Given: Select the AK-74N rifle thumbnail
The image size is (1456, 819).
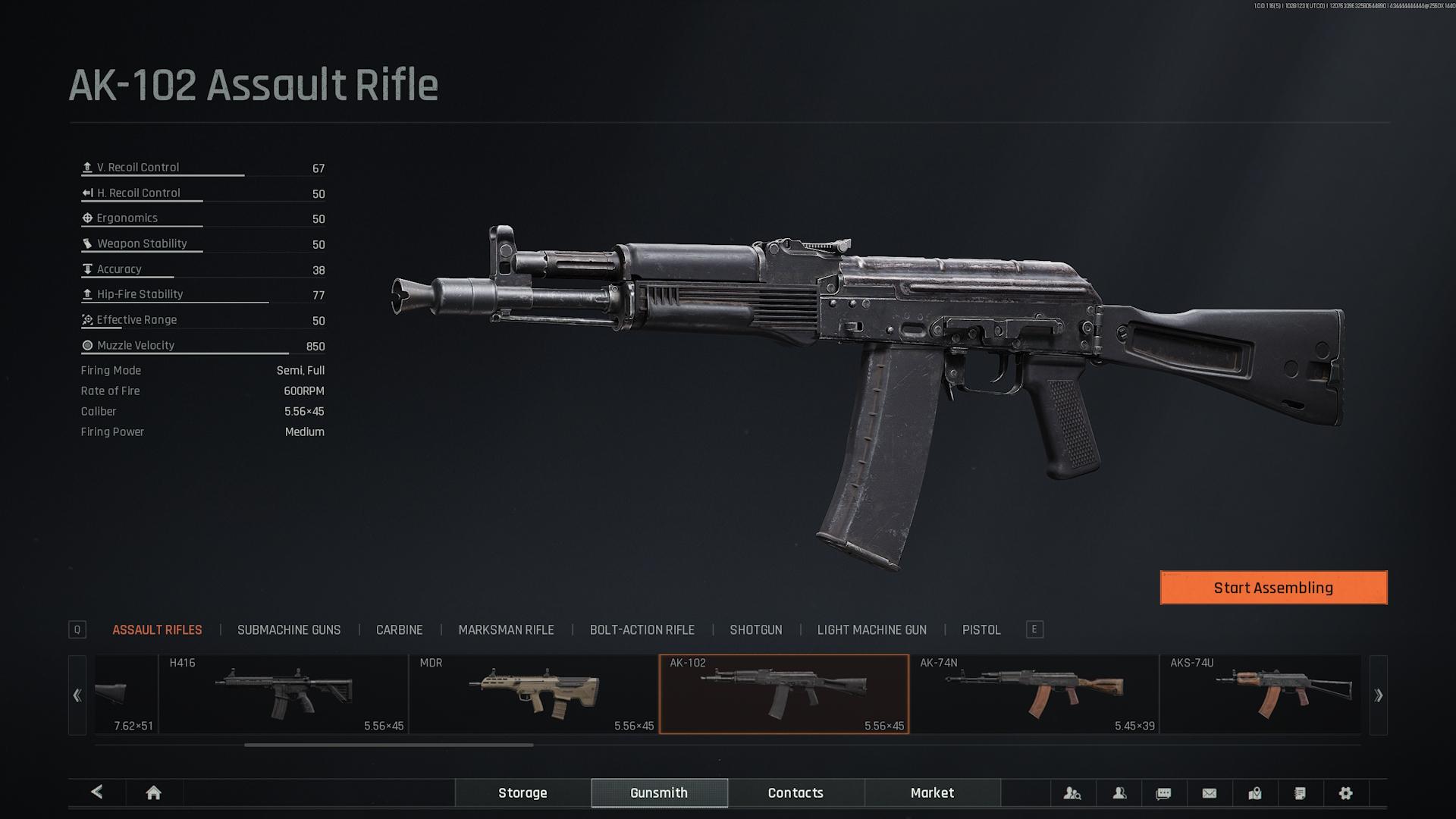Looking at the screenshot, I should point(1034,695).
